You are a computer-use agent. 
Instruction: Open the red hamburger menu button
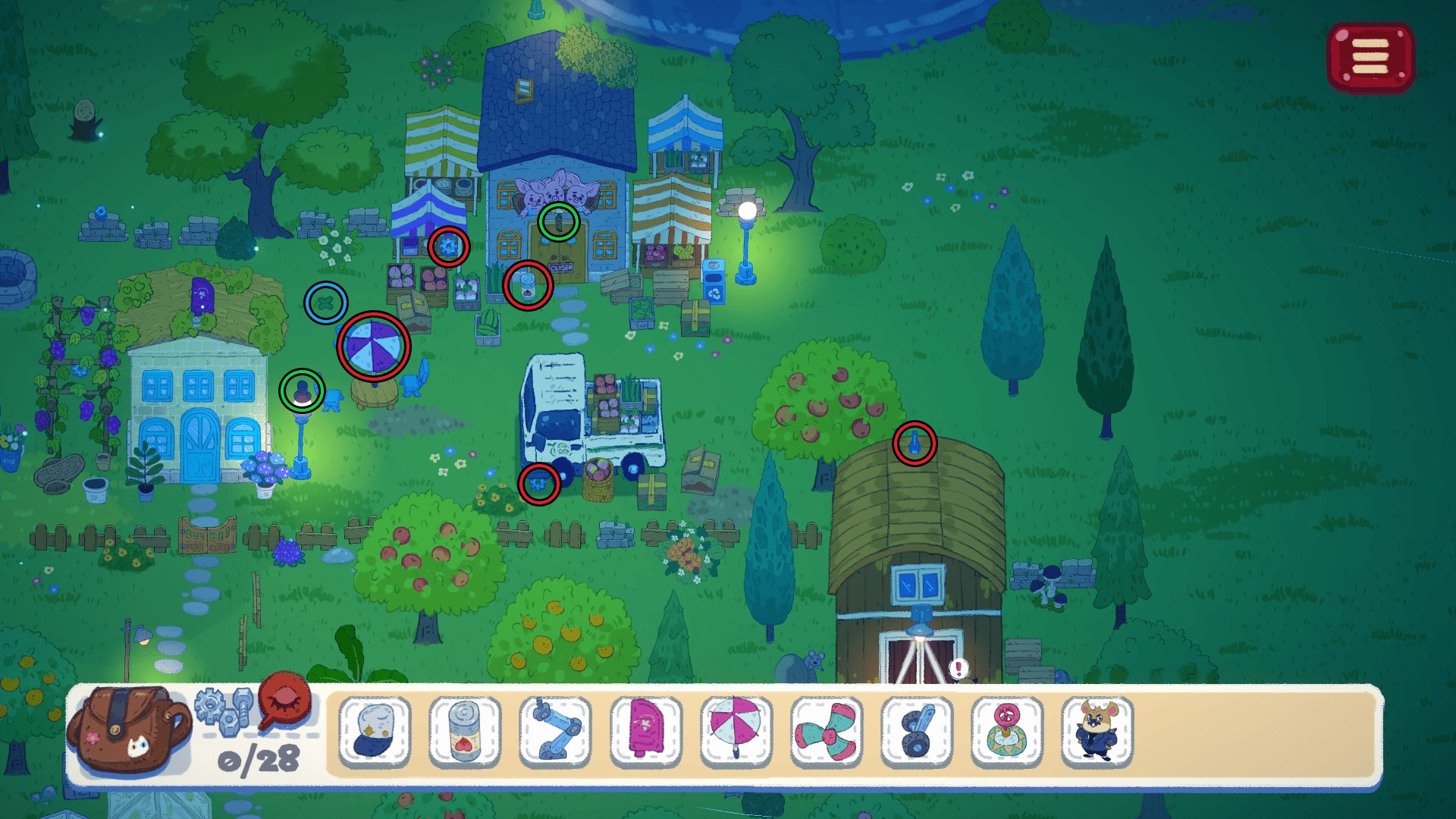click(x=1370, y=58)
